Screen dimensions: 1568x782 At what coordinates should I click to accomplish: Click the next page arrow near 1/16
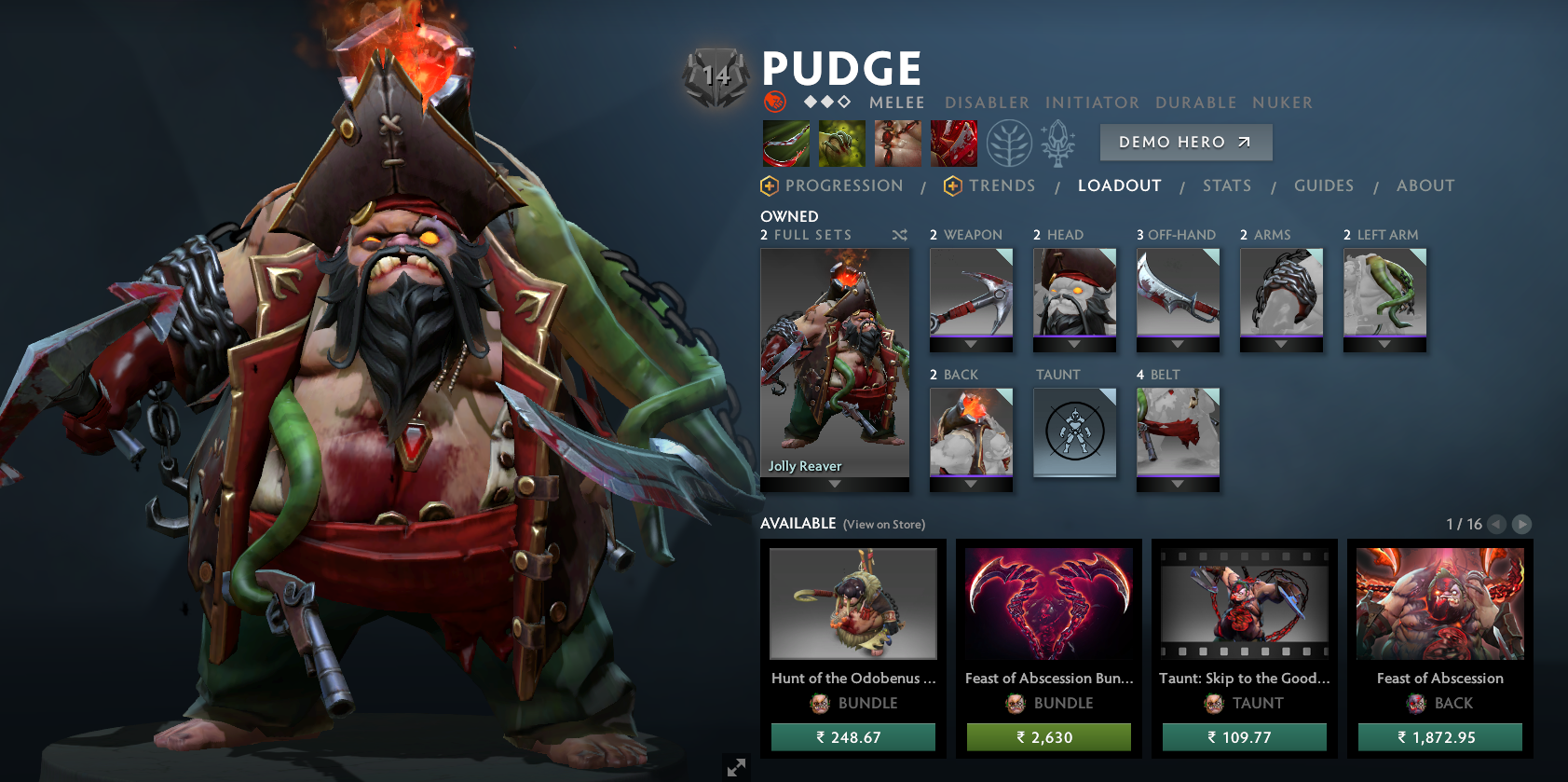tap(1522, 524)
